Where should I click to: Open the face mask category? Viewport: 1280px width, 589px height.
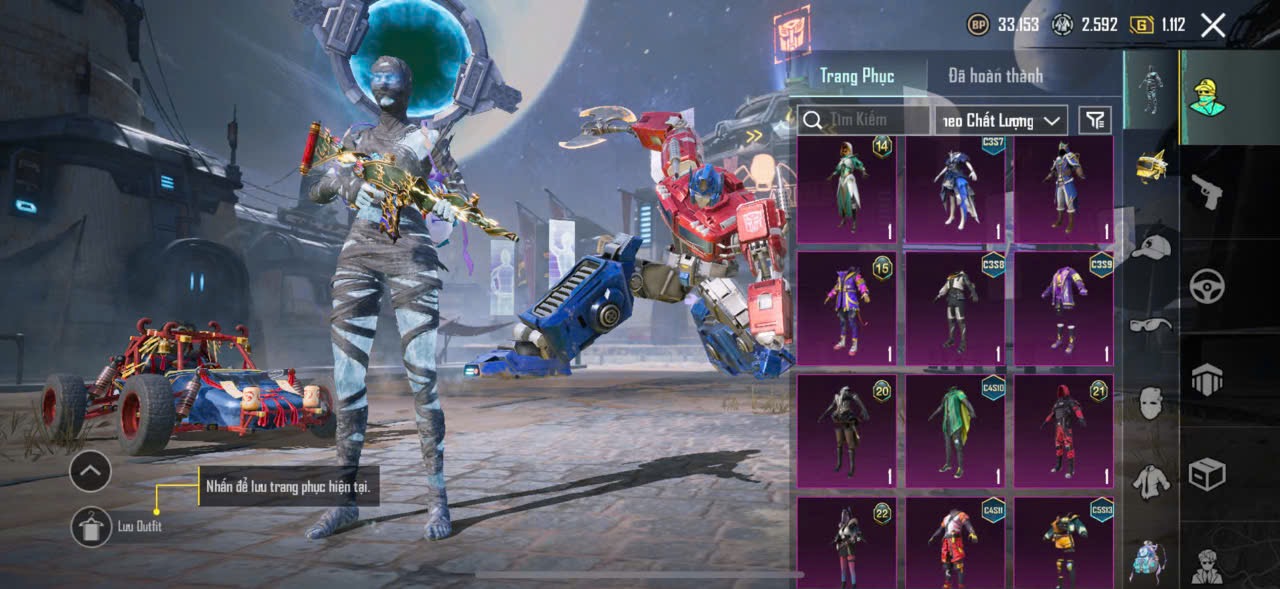pyautogui.click(x=1151, y=403)
